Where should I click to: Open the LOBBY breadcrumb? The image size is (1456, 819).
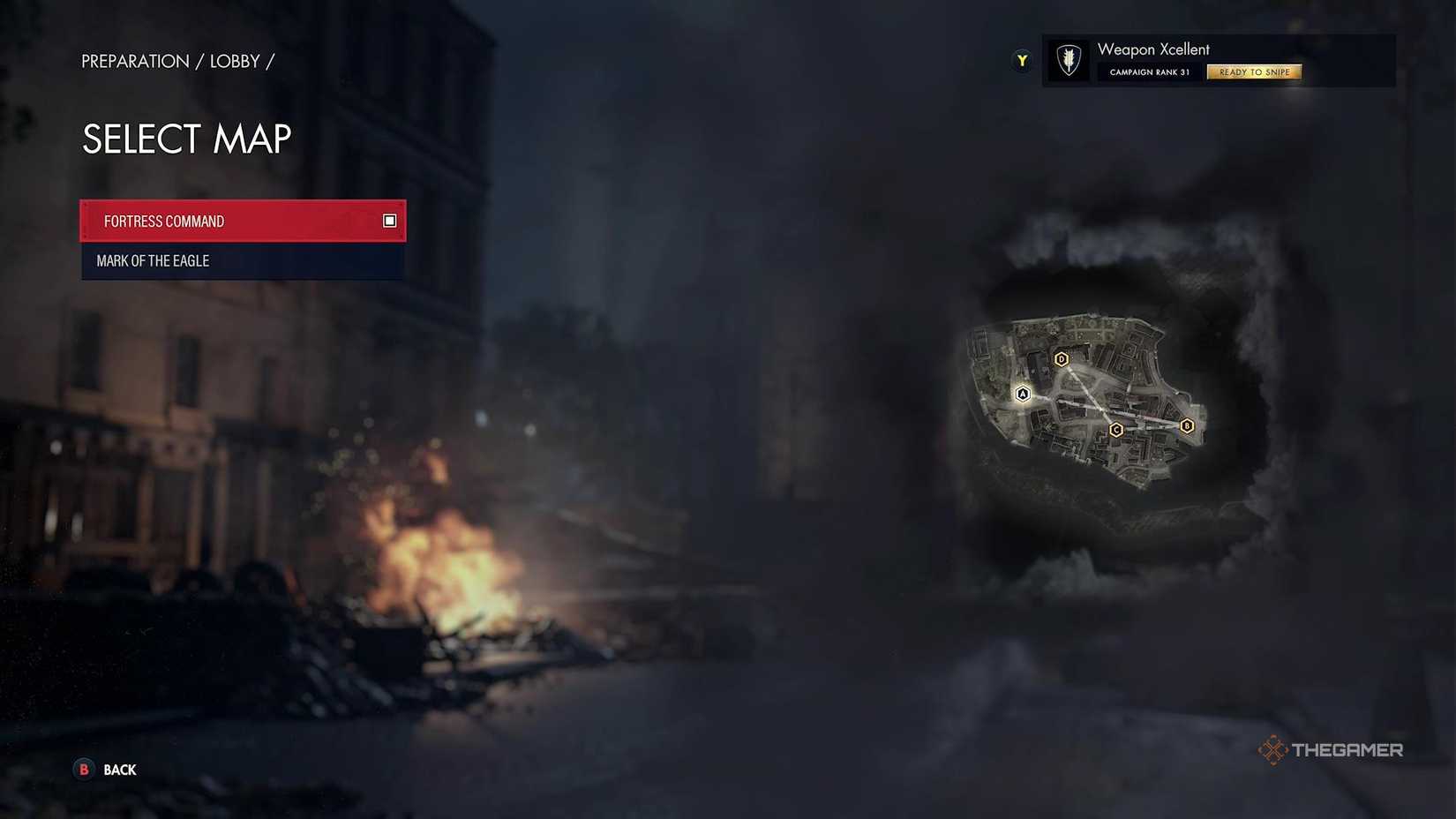(235, 61)
